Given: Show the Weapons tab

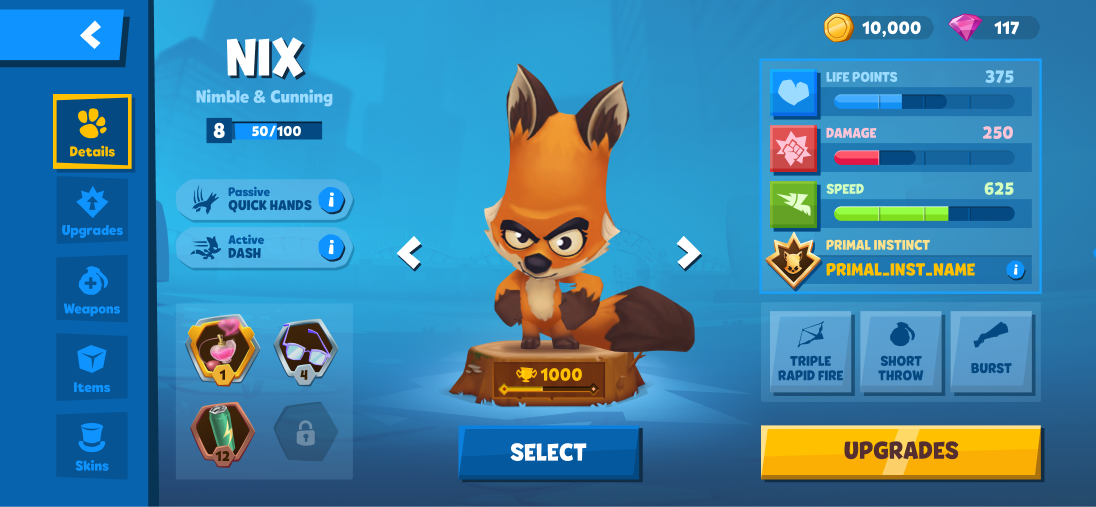Looking at the screenshot, I should (x=92, y=290).
